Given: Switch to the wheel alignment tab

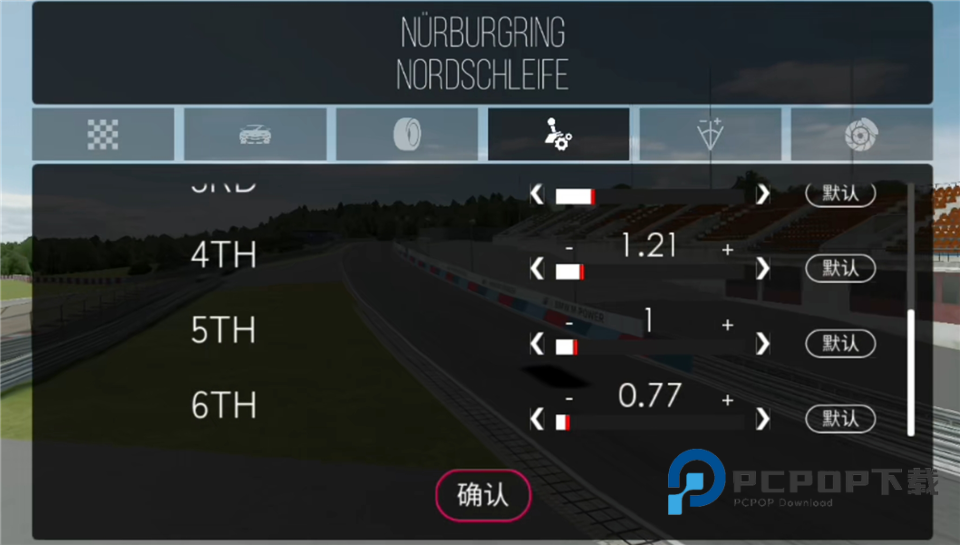Looking at the screenshot, I should point(710,134).
